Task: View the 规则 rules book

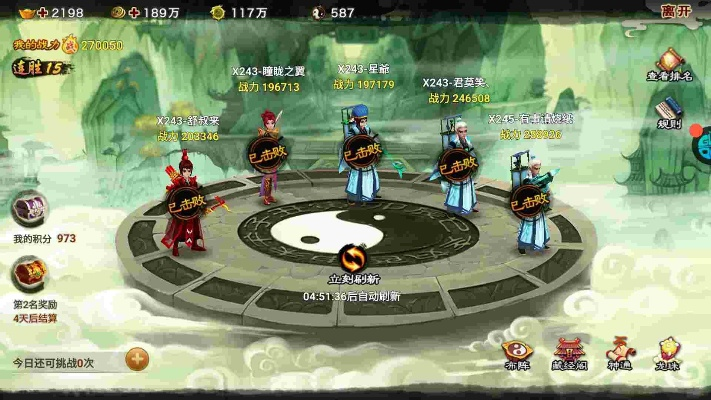Action: (669, 111)
